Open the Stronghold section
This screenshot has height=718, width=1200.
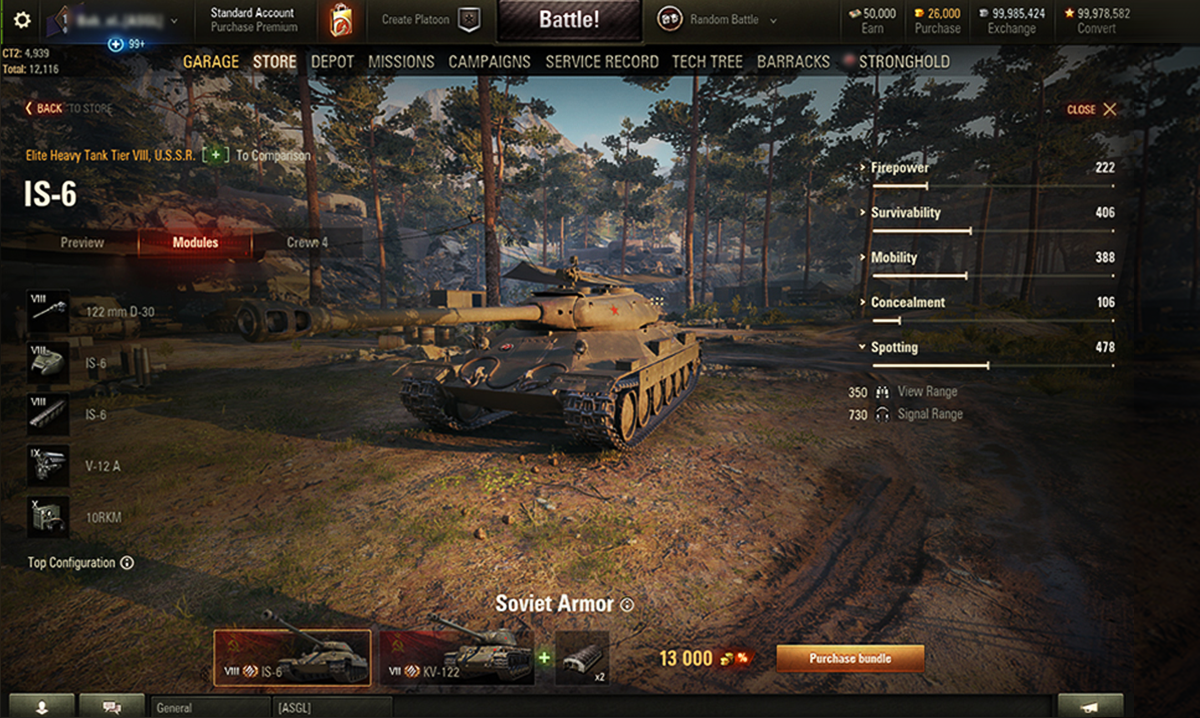pos(903,62)
